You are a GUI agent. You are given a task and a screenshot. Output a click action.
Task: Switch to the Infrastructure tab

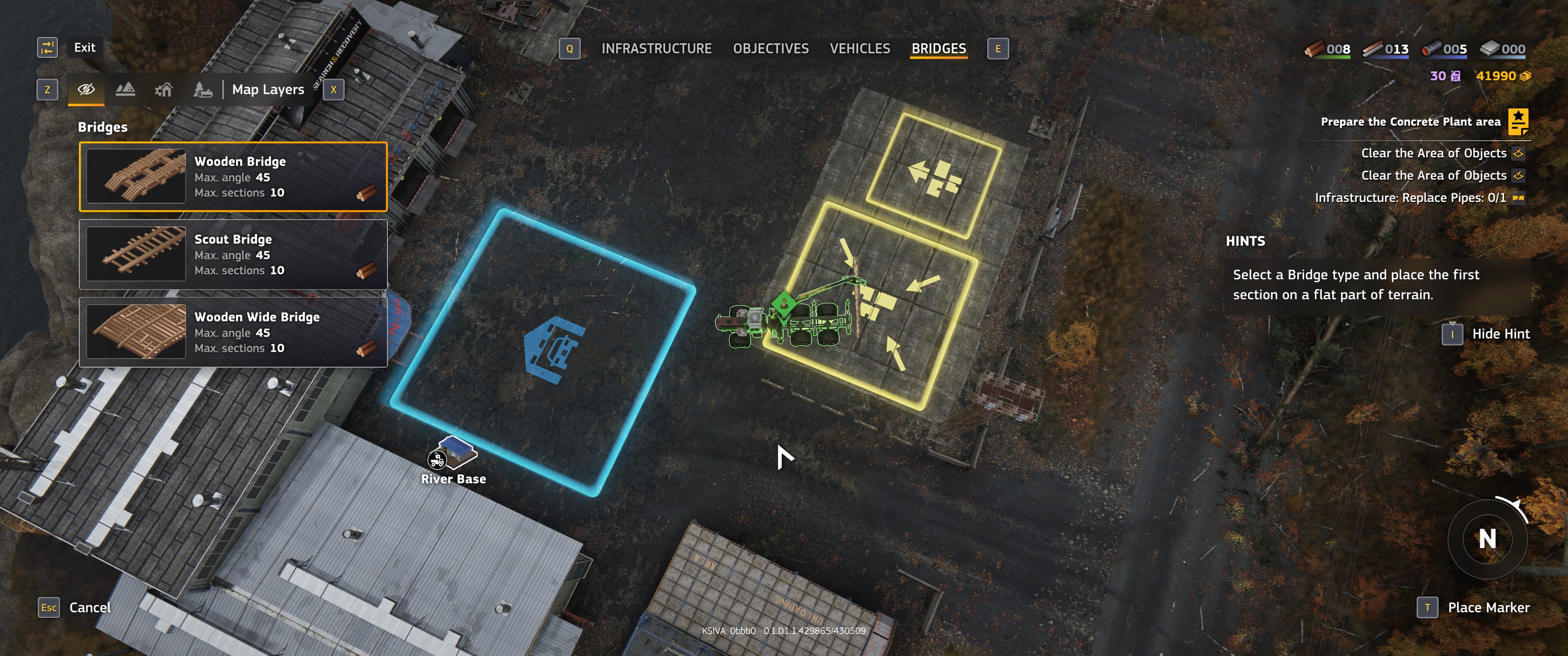(x=656, y=49)
